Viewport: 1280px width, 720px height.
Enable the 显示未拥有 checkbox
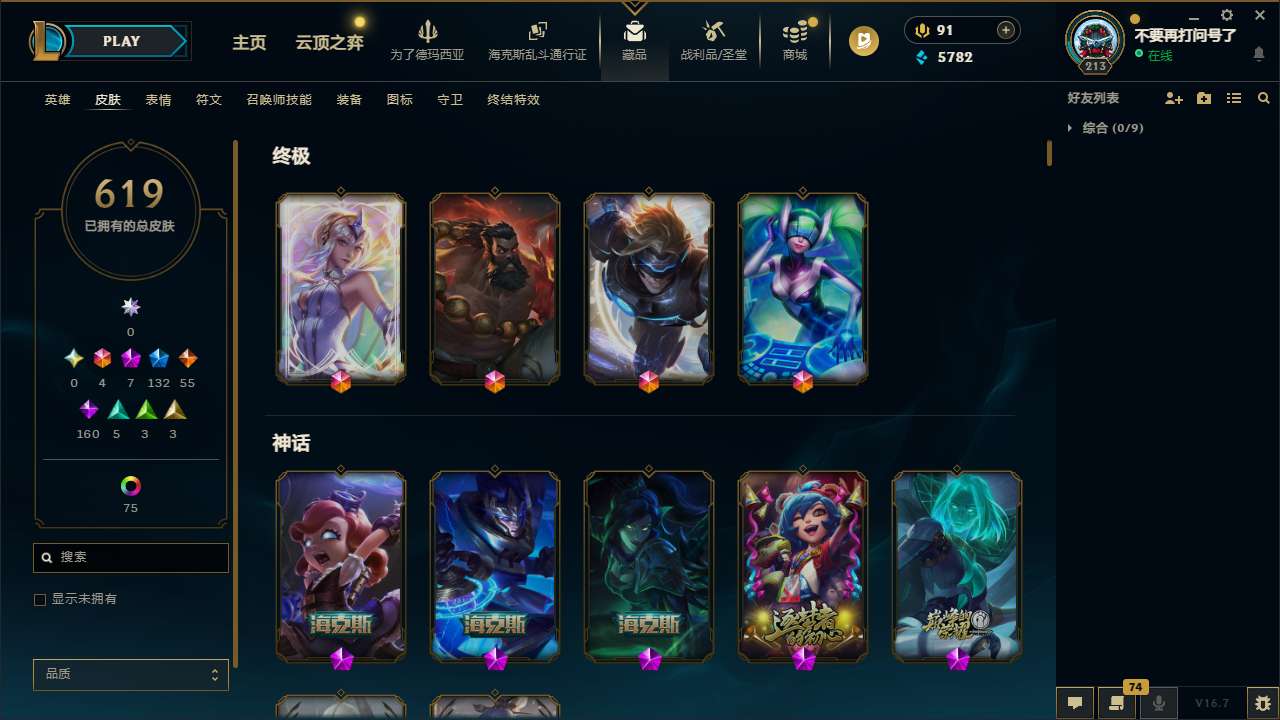(40, 599)
